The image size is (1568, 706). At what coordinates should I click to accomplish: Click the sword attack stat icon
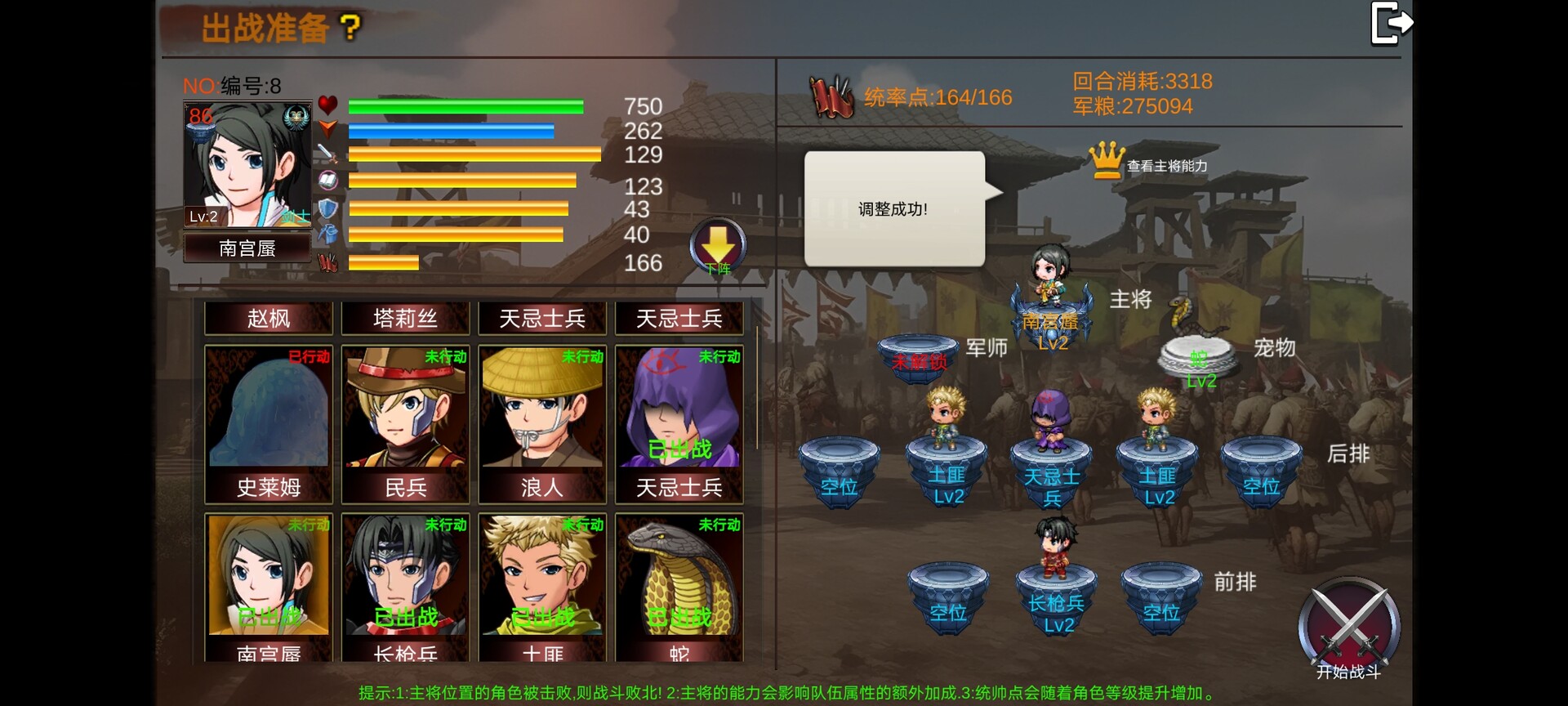[327, 155]
